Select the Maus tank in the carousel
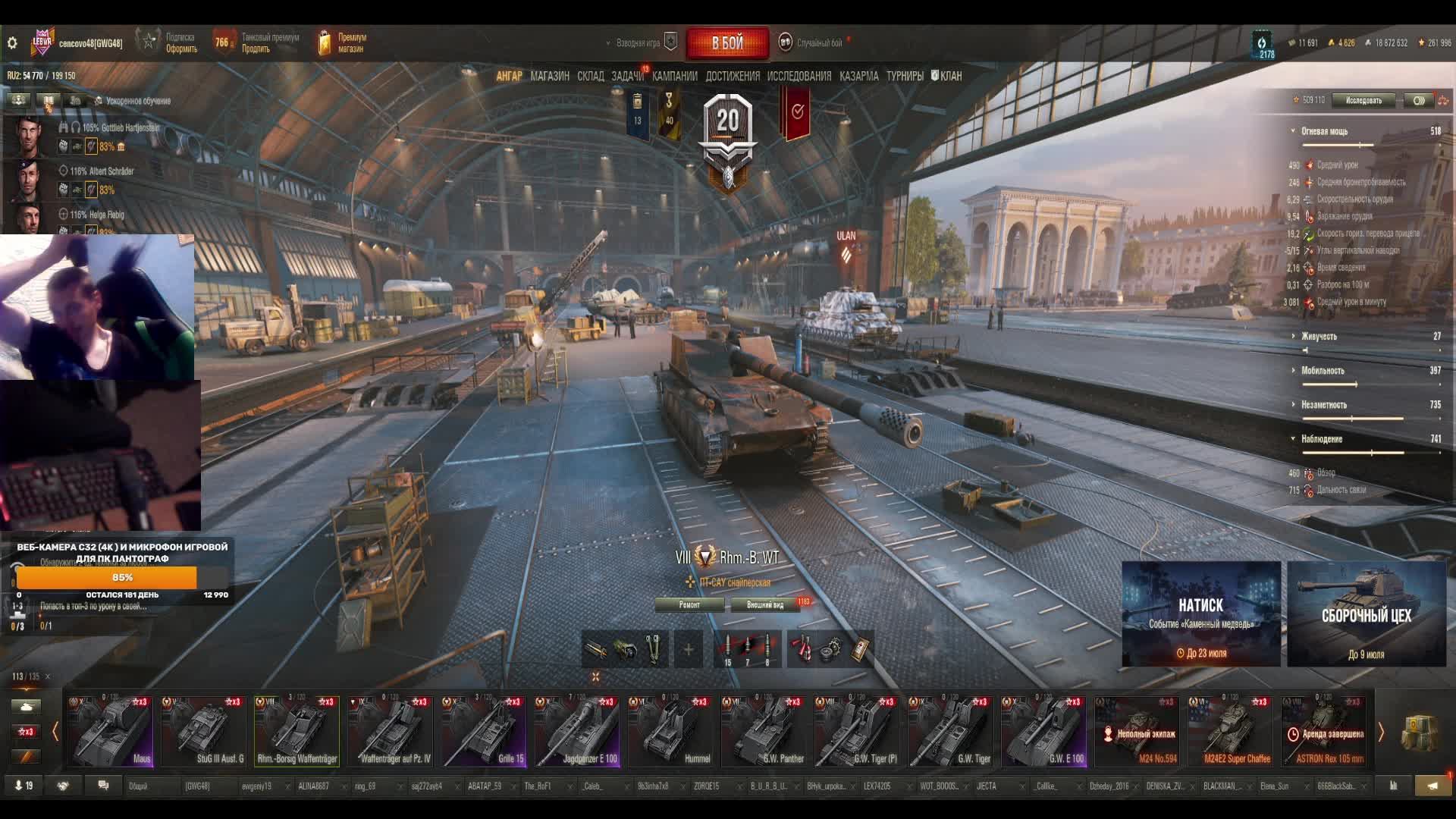1456x819 pixels. (x=111, y=731)
